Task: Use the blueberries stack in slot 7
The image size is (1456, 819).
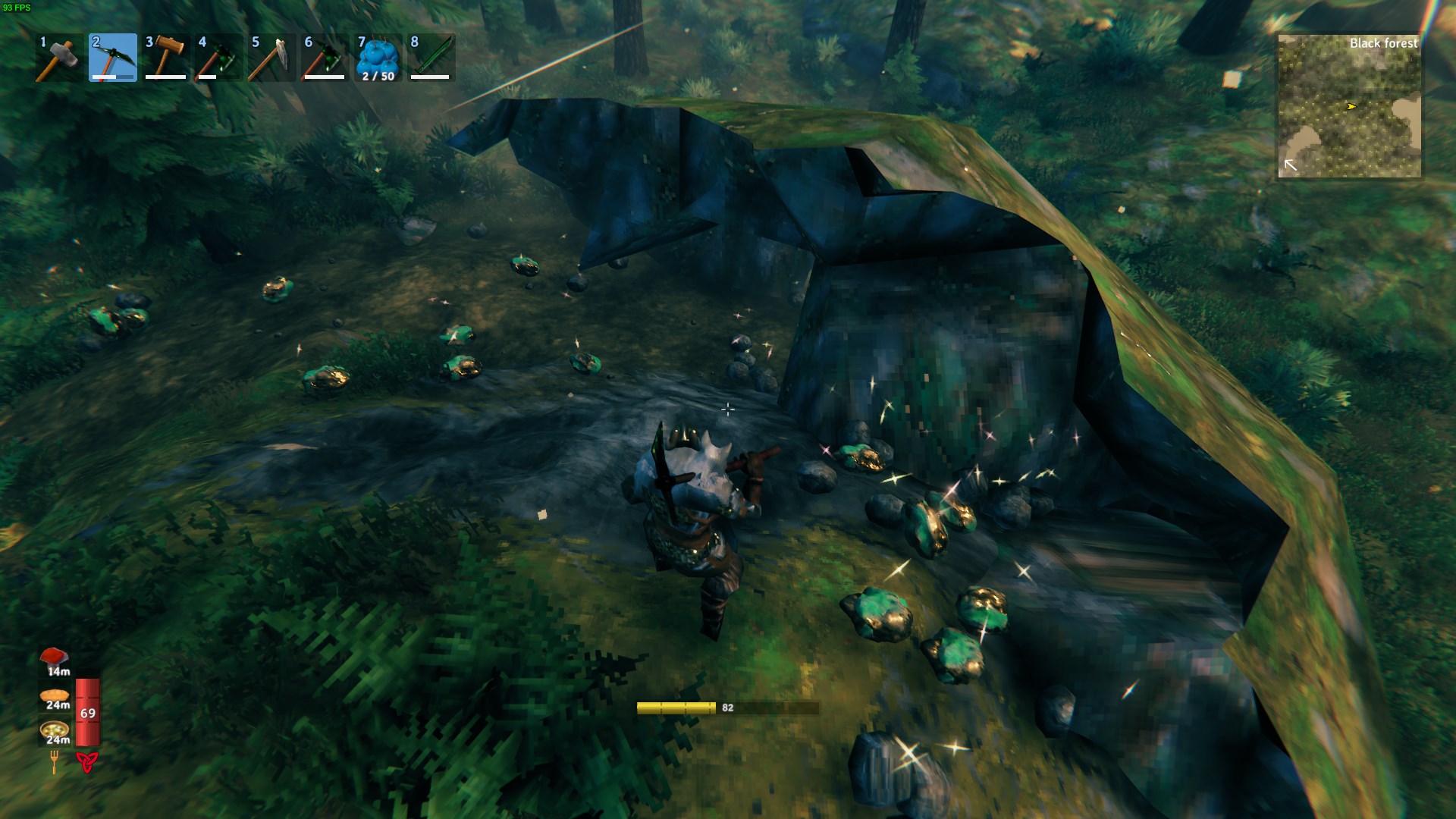Action: (x=378, y=58)
